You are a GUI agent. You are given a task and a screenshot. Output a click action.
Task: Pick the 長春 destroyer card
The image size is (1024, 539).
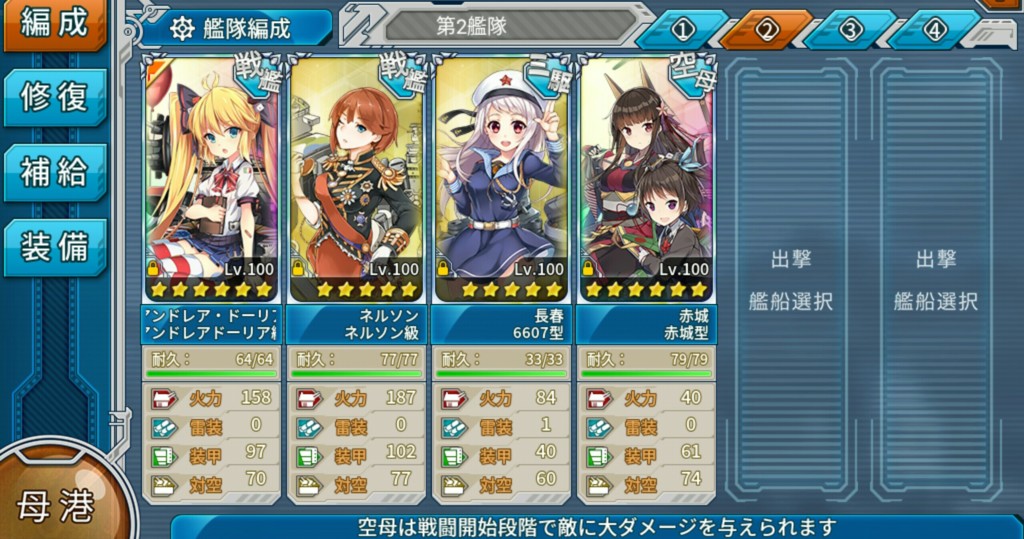[x=501, y=180]
